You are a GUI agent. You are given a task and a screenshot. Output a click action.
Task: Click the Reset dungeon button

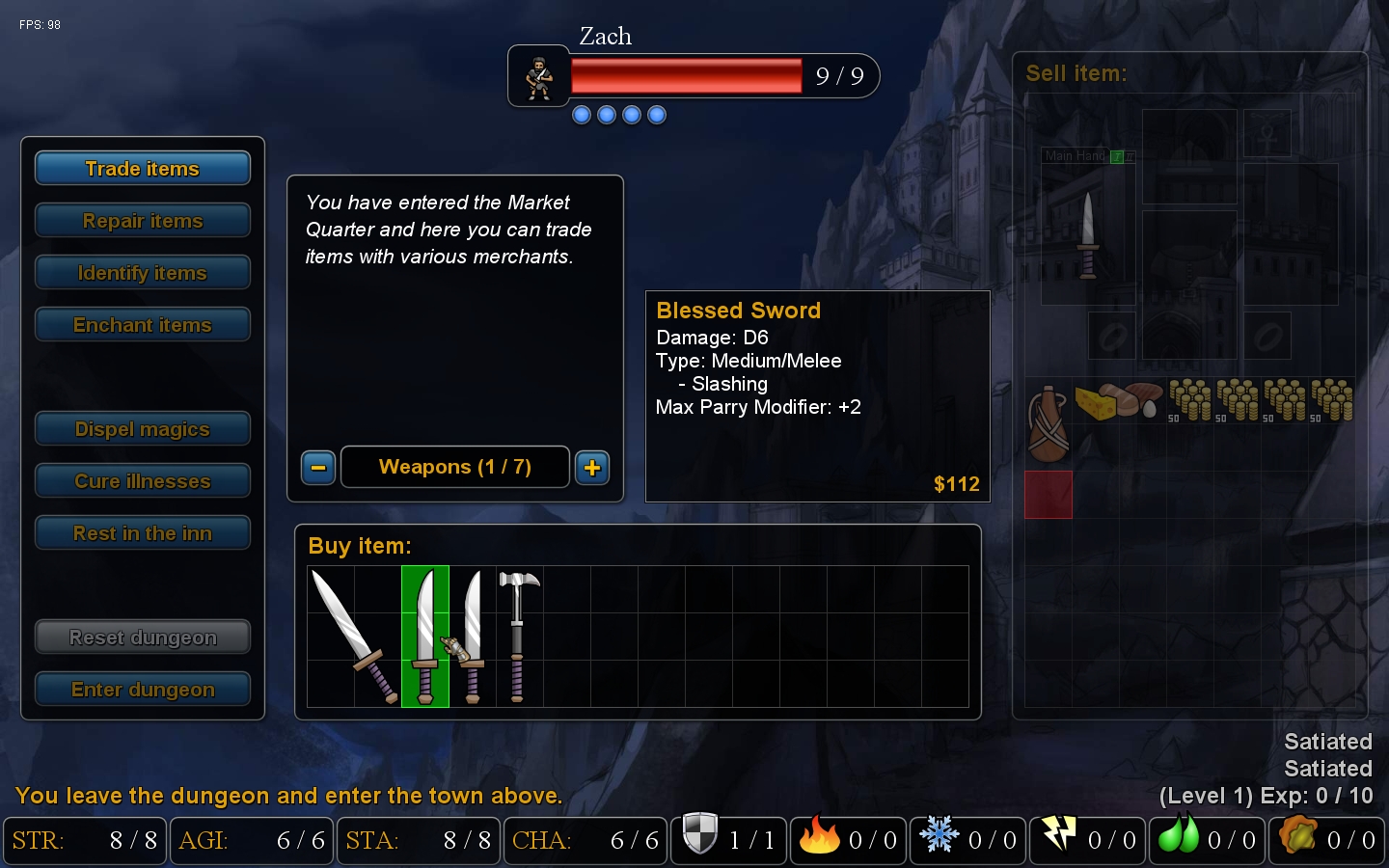point(143,637)
